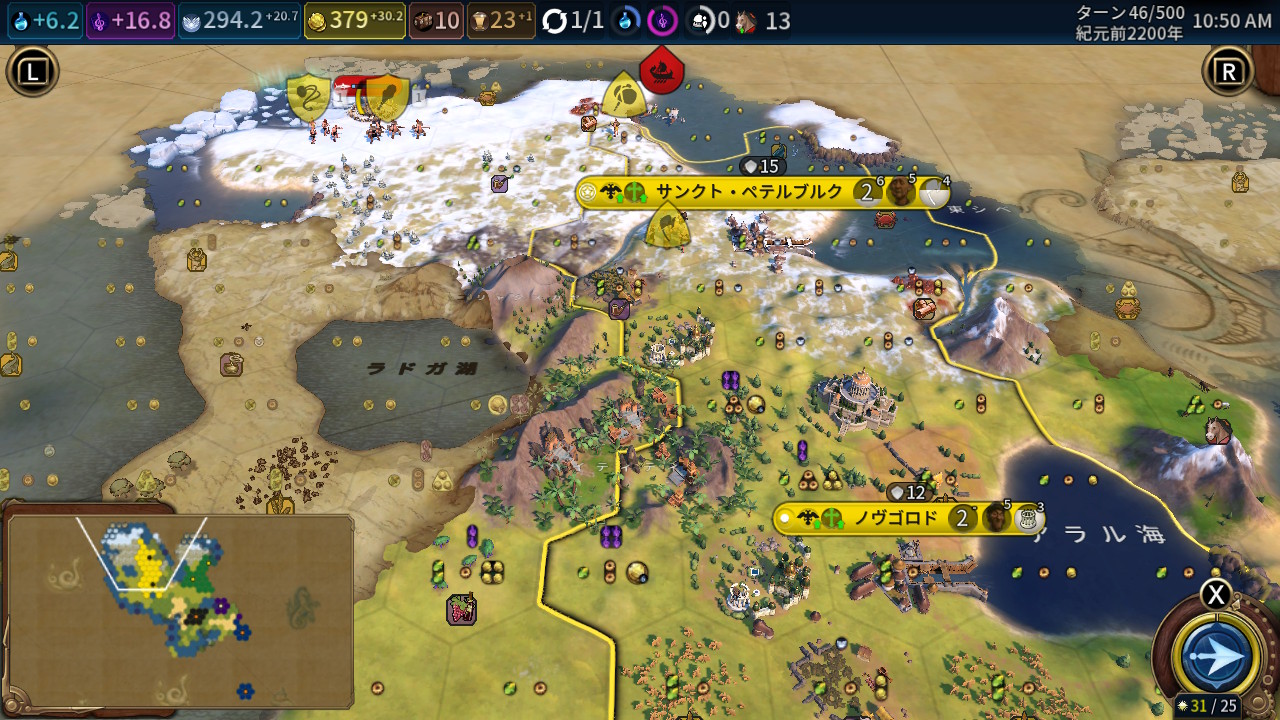Show the faith yield details
Image resolution: width=1280 pixels, height=720 pixels.
pyautogui.click(x=240, y=21)
